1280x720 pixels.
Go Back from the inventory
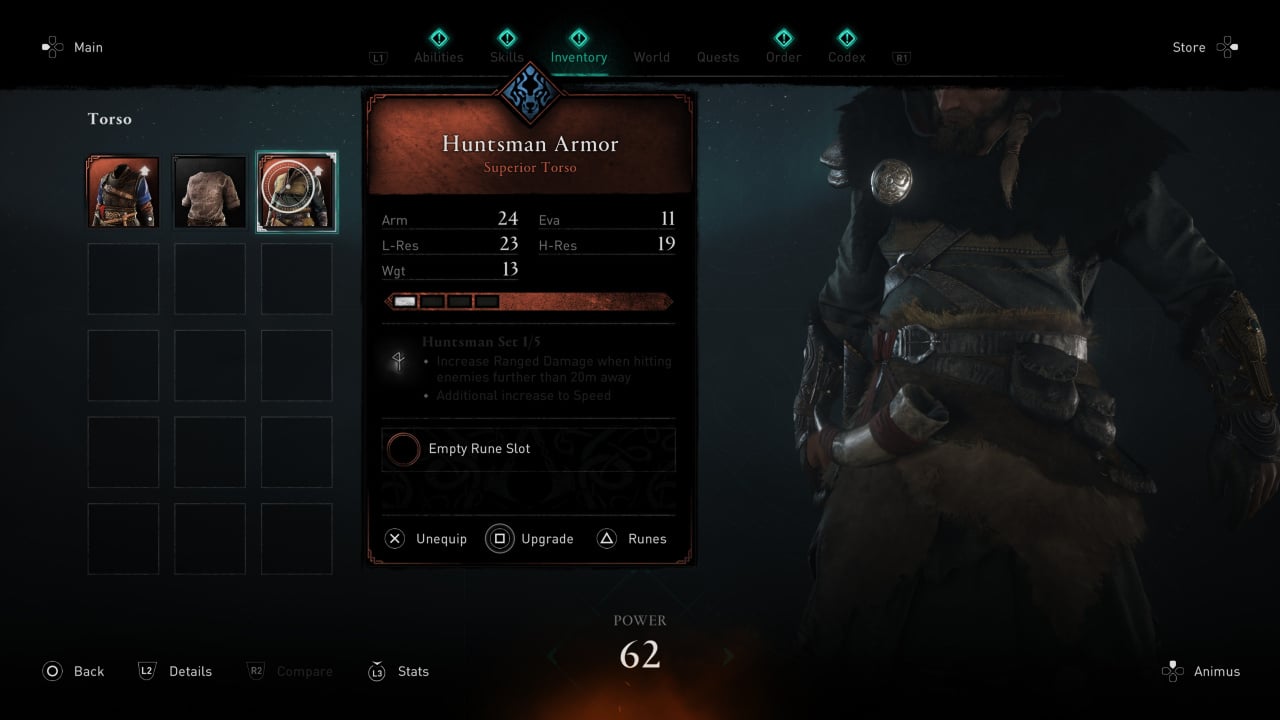click(74, 671)
